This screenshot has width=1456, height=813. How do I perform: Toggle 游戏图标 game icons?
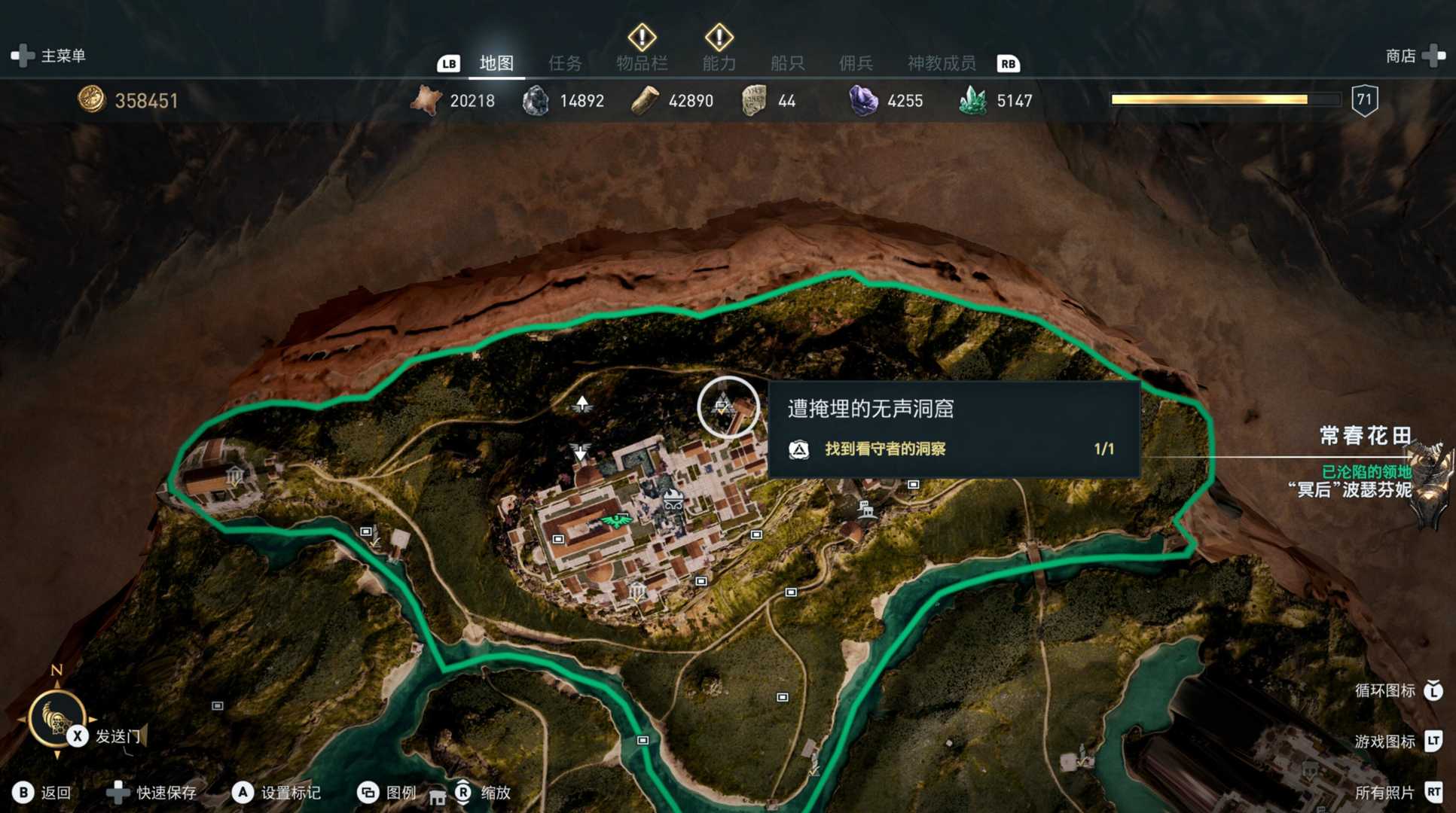(1398, 741)
